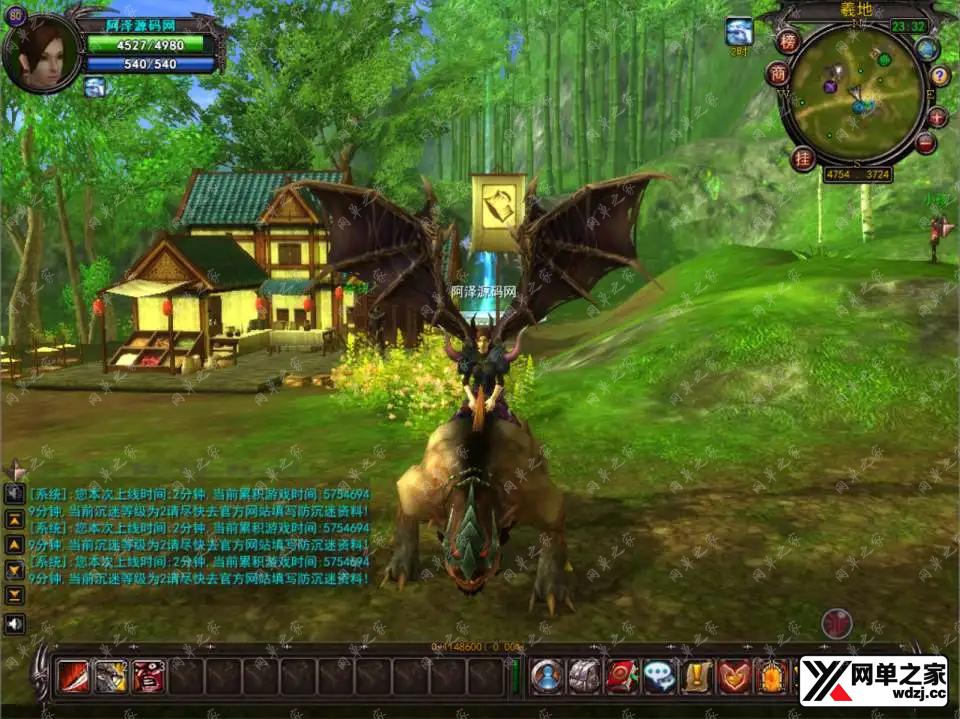Open the 商 shop button
Viewport: 960px width, 719px height.
click(778, 74)
